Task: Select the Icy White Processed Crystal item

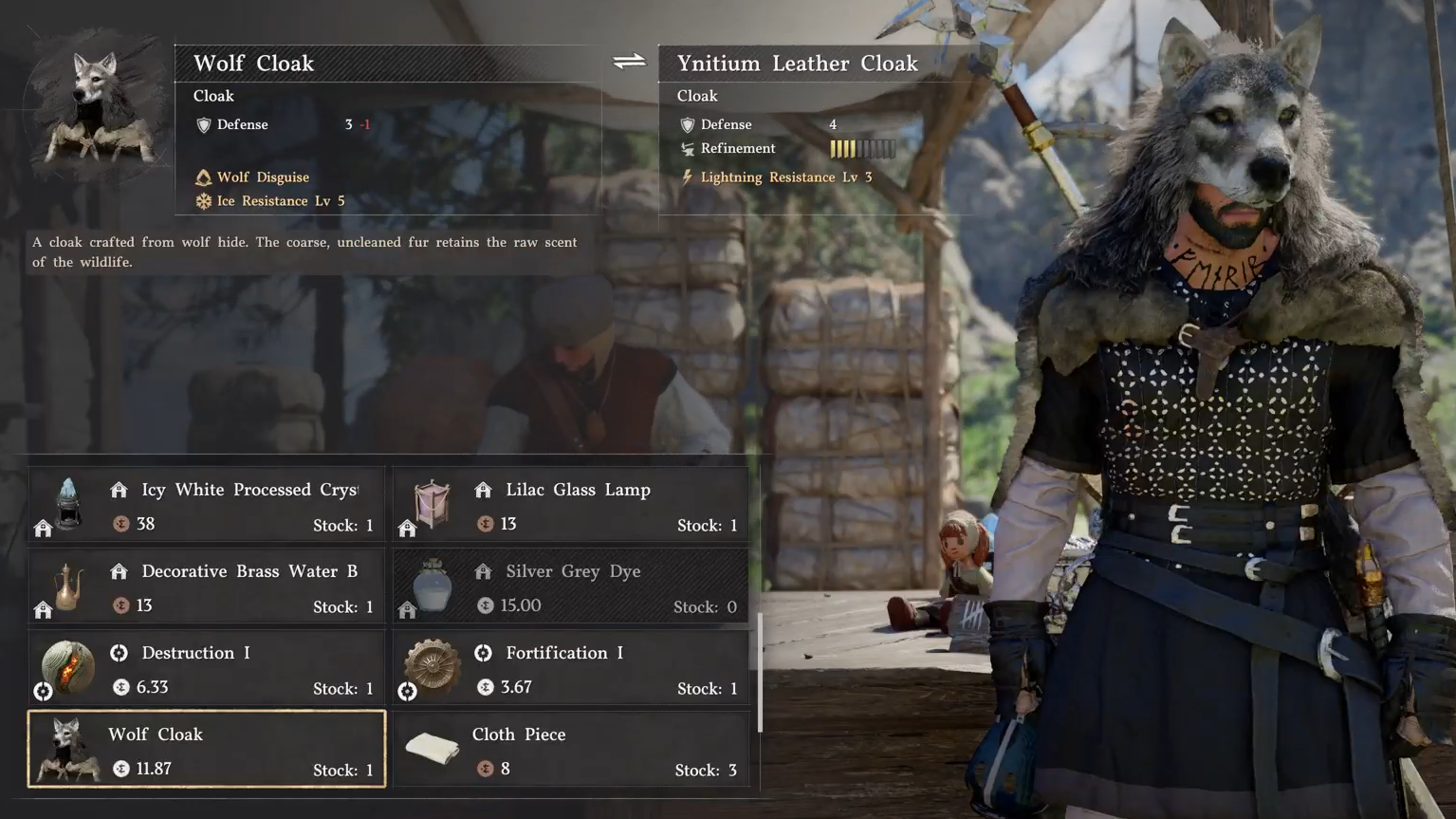Action: point(207,505)
